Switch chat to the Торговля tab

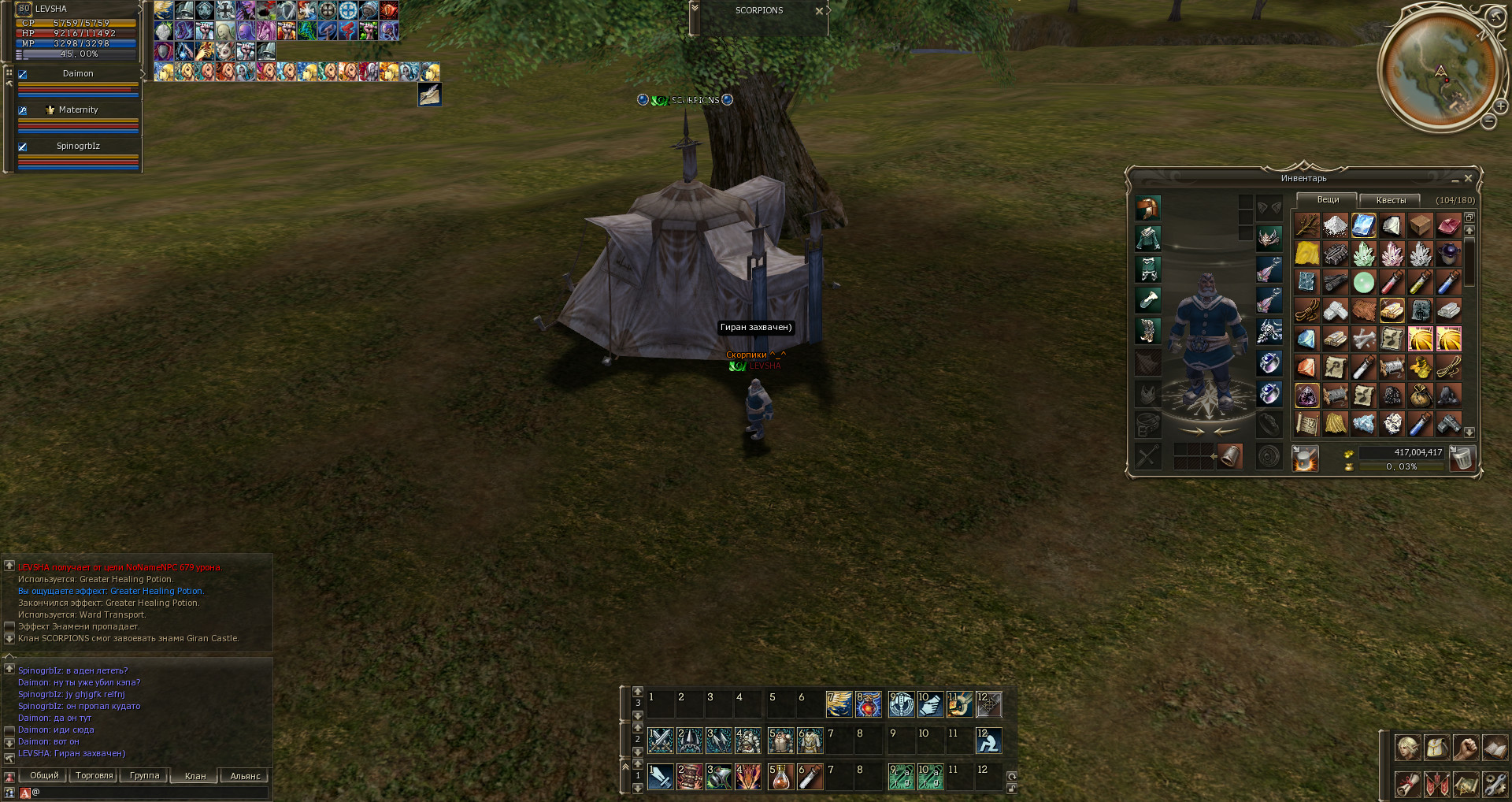94,776
